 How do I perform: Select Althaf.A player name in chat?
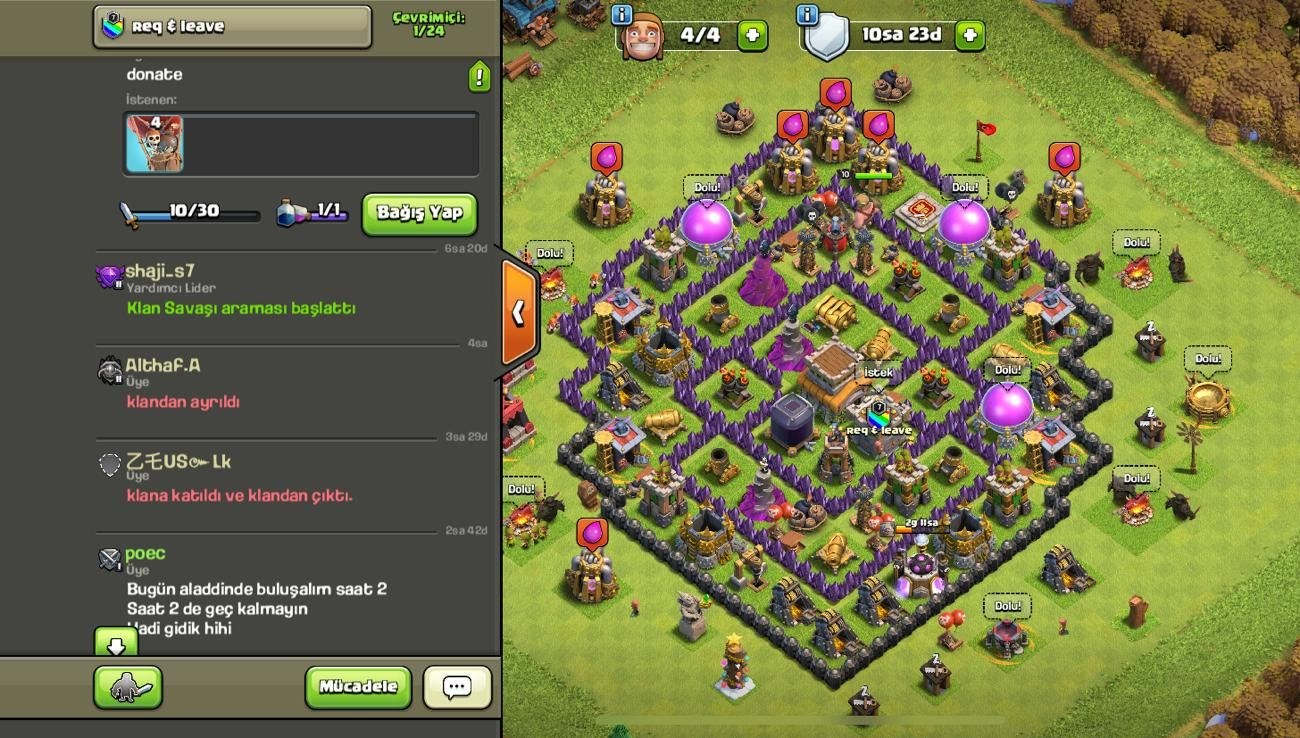click(162, 365)
